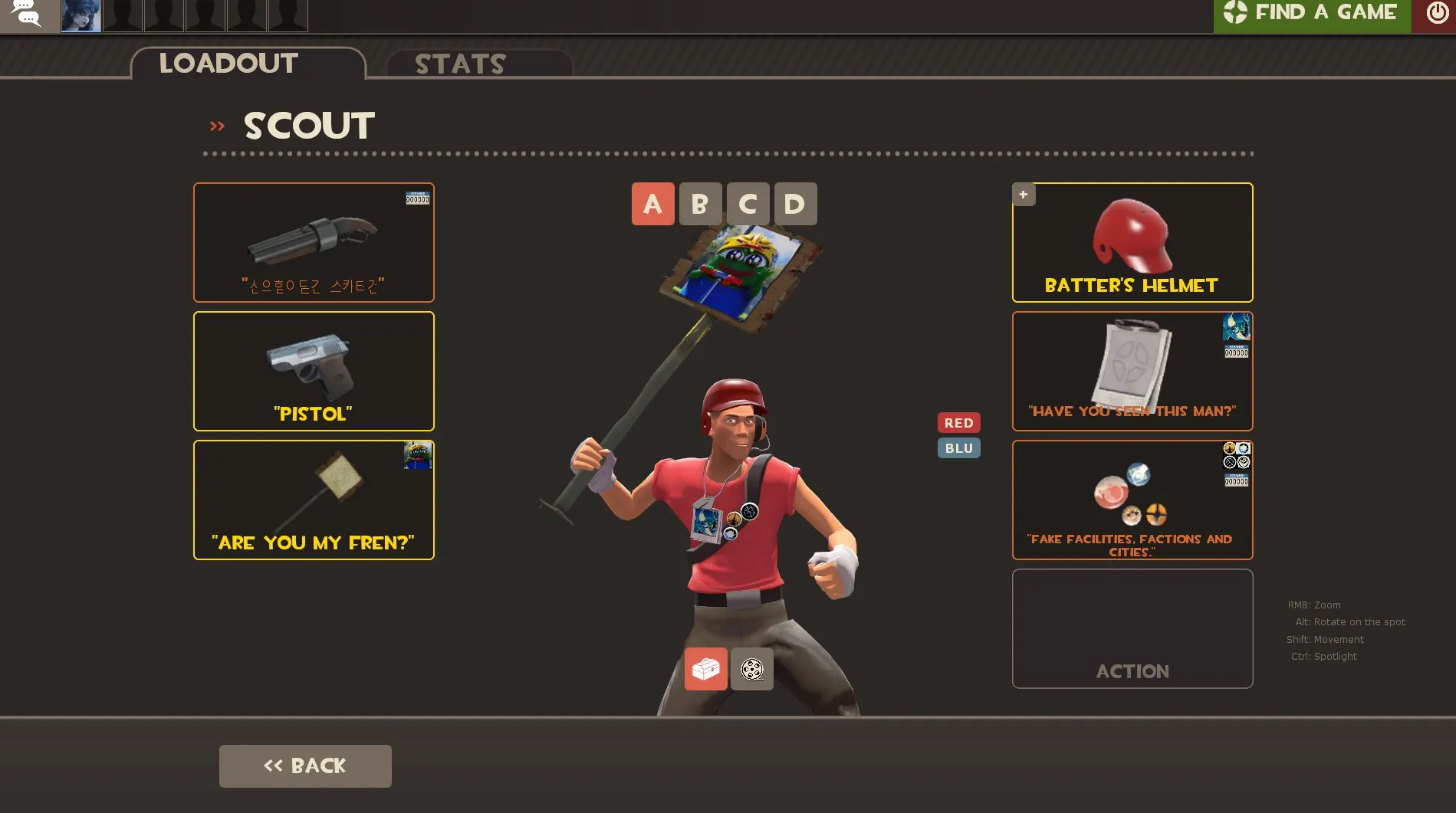
Task: Activate loadout preset D
Action: 795,204
